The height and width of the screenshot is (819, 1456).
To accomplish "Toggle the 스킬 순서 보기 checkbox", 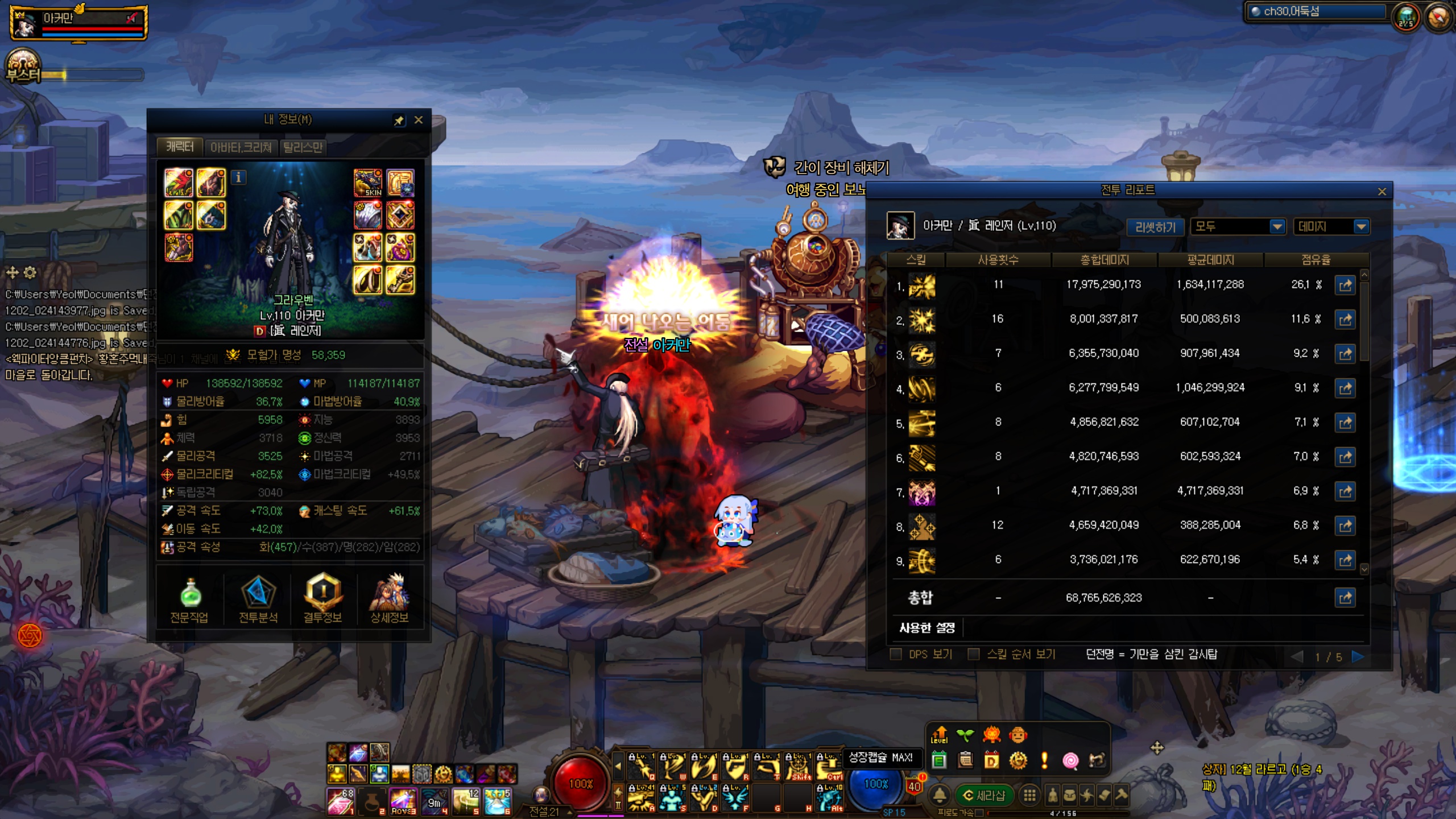I will click(x=974, y=655).
